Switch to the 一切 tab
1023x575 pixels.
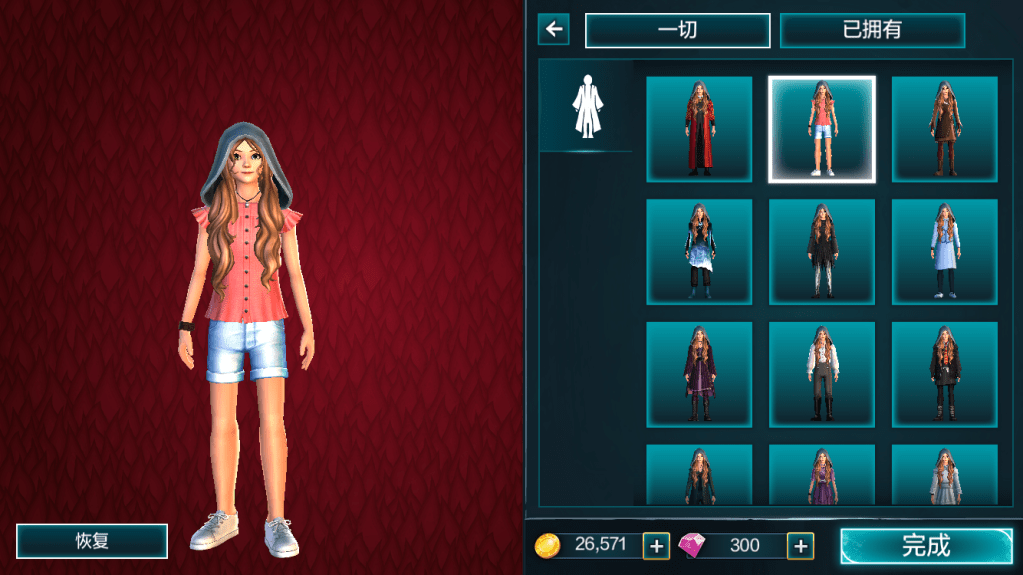click(677, 30)
